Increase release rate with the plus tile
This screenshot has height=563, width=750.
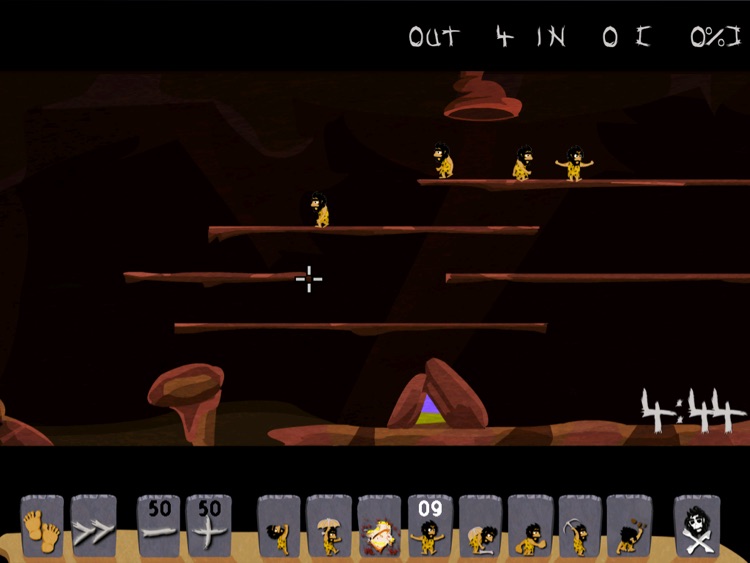pos(209,525)
